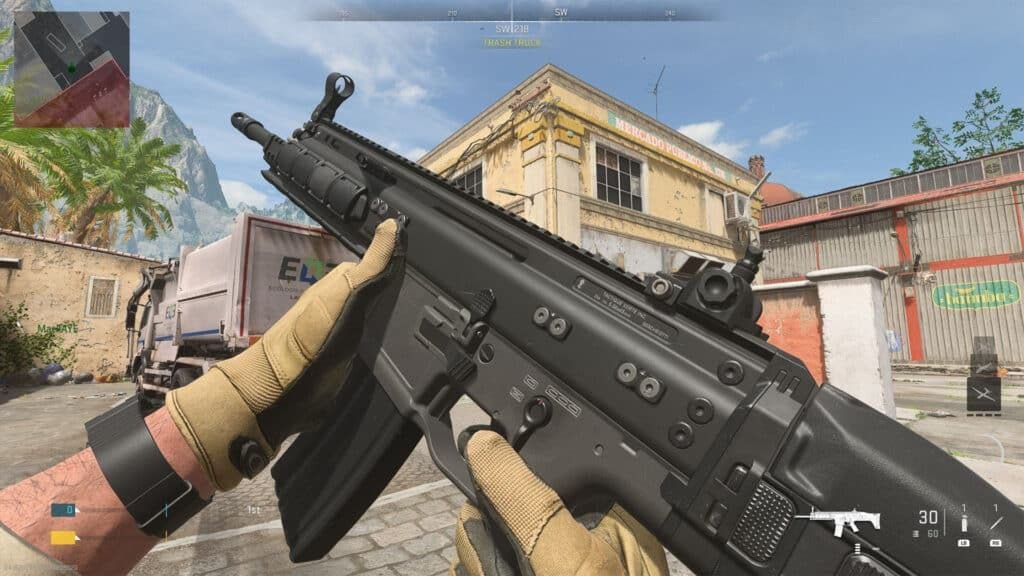Select the white assault rifle weapon icon
The height and width of the screenshot is (576, 1024).
click(x=838, y=520)
